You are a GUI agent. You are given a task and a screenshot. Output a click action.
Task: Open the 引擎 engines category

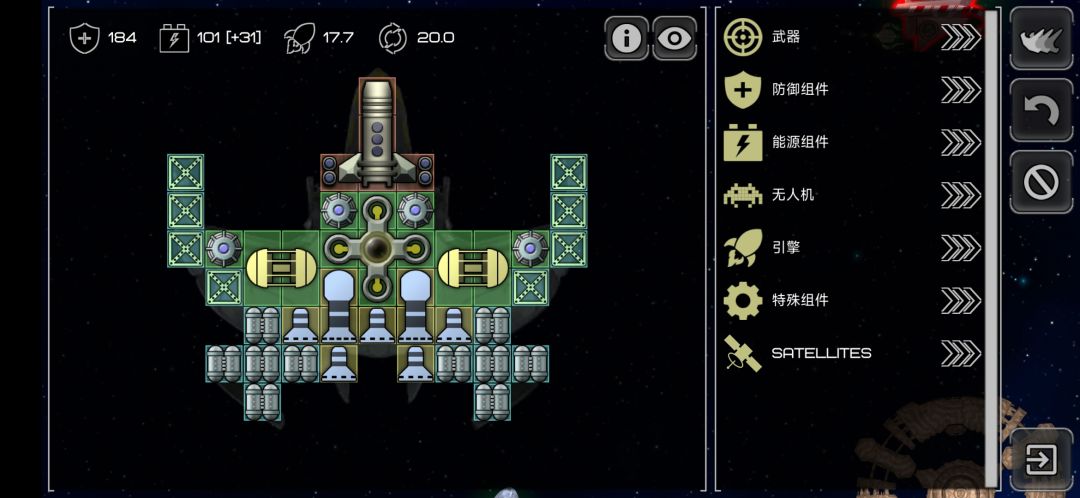click(x=850, y=247)
